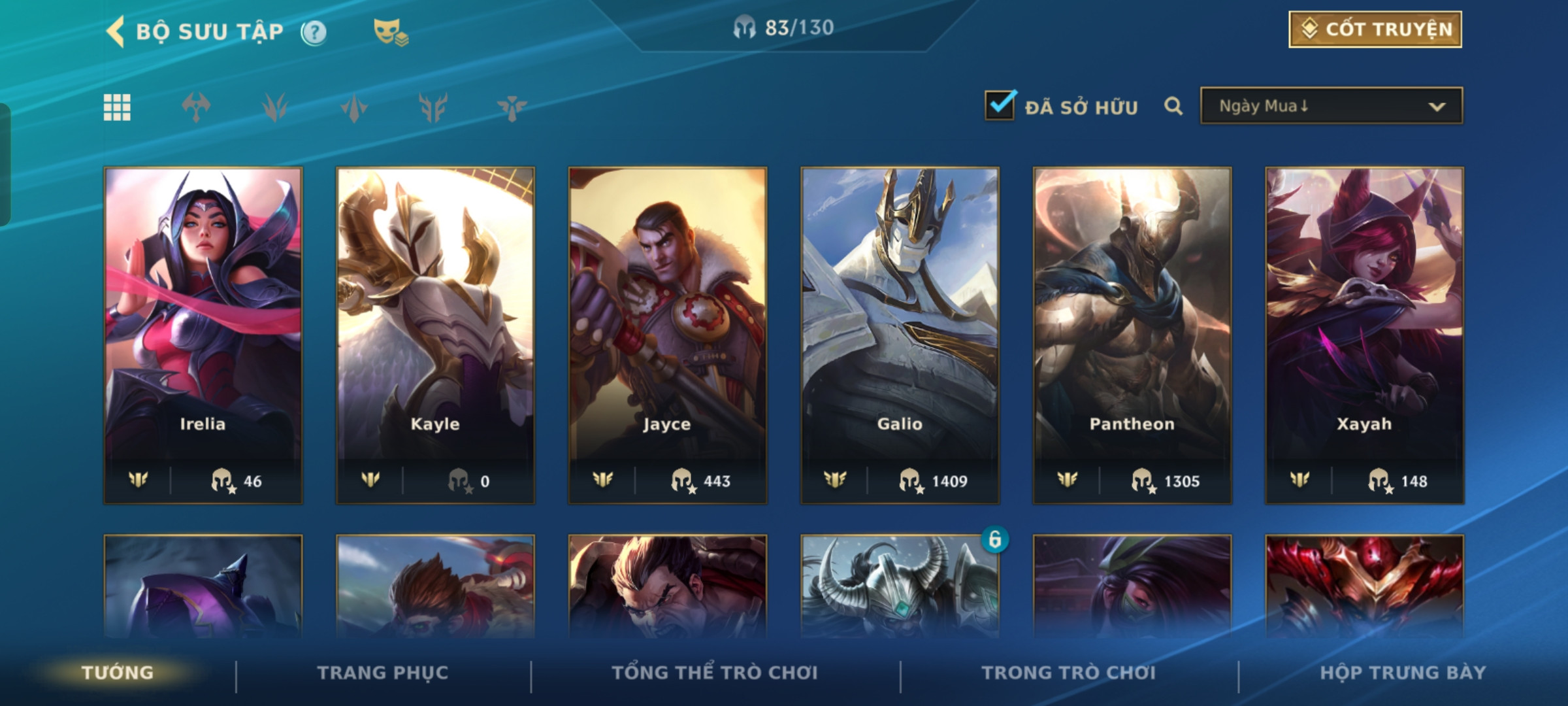The image size is (1568, 706).
Task: Go back from the Bộ Sưu Tập screen
Action: (x=116, y=31)
